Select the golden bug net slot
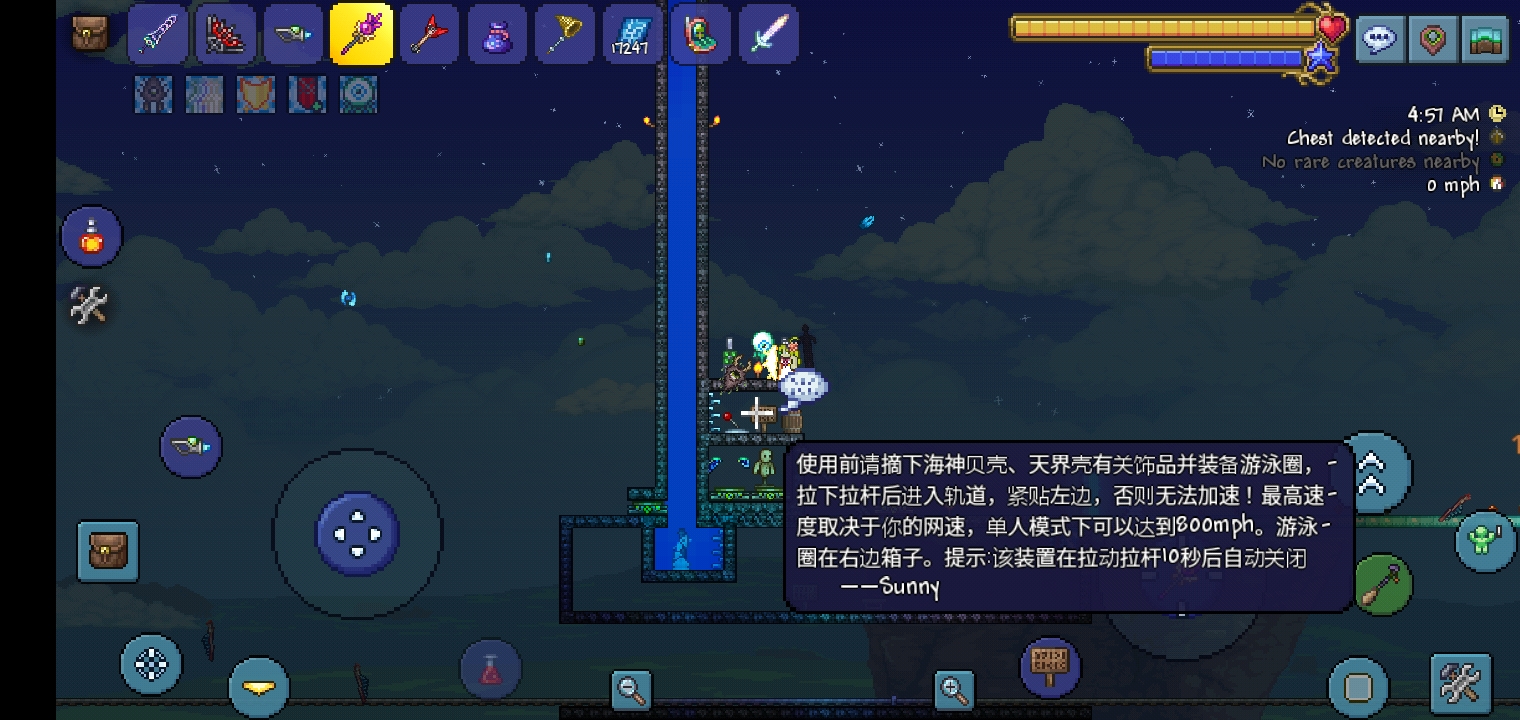 pos(565,35)
